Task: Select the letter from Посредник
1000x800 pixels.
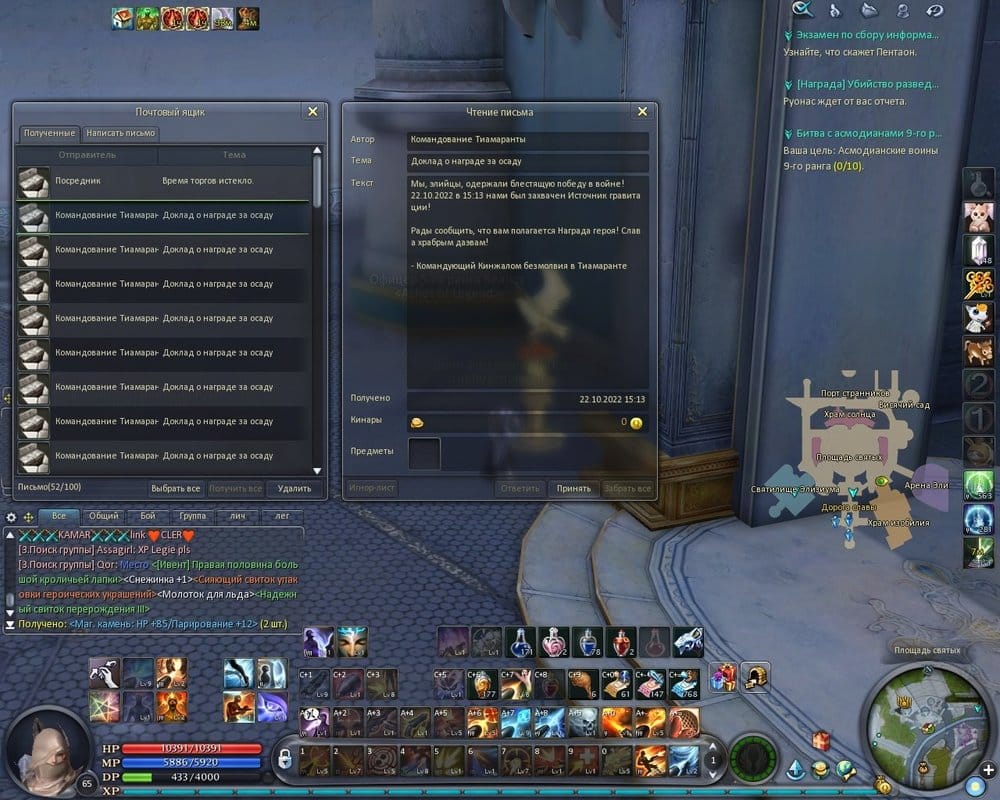Action: [x=165, y=181]
